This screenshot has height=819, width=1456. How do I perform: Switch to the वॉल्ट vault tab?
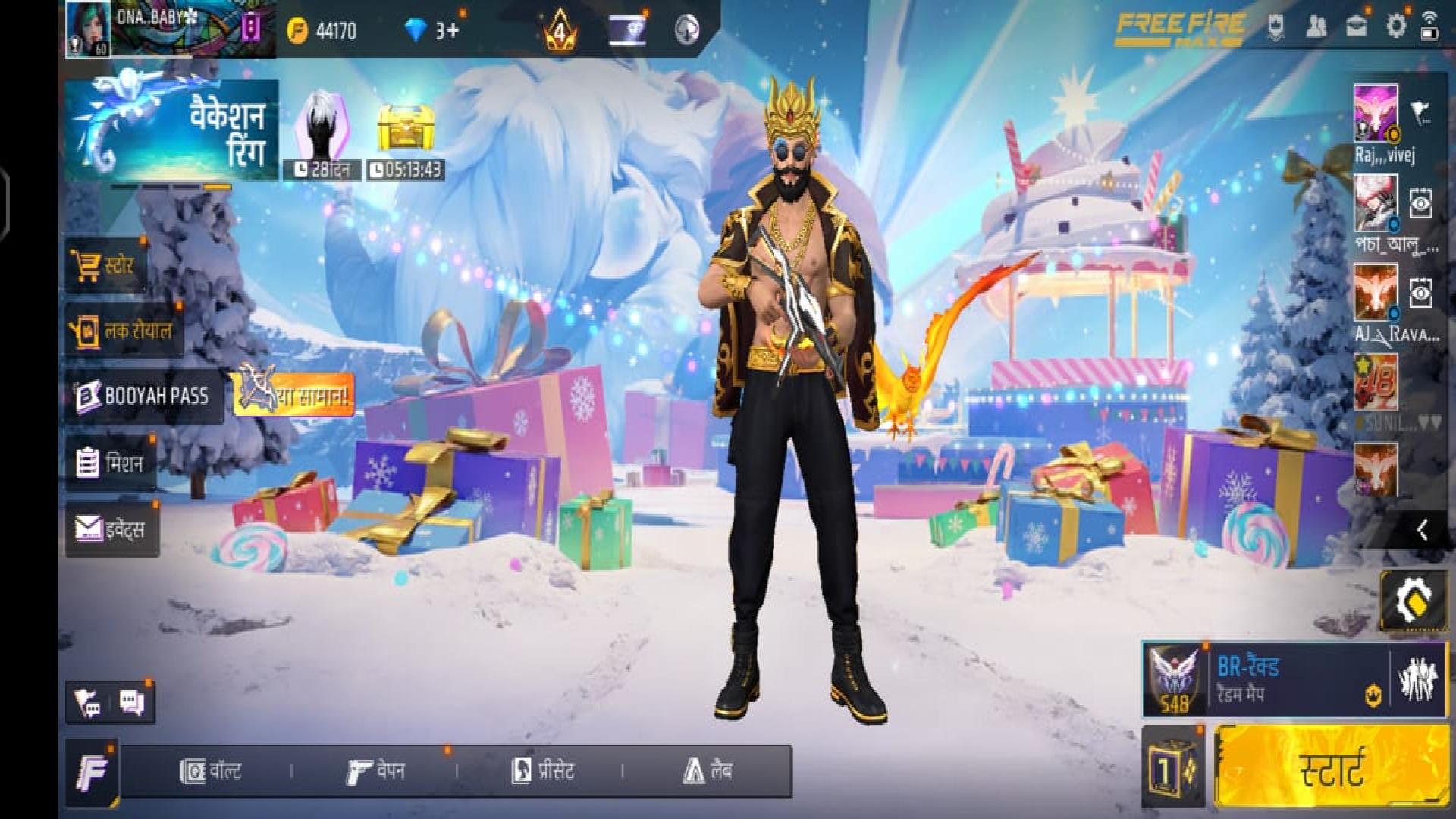[211, 771]
